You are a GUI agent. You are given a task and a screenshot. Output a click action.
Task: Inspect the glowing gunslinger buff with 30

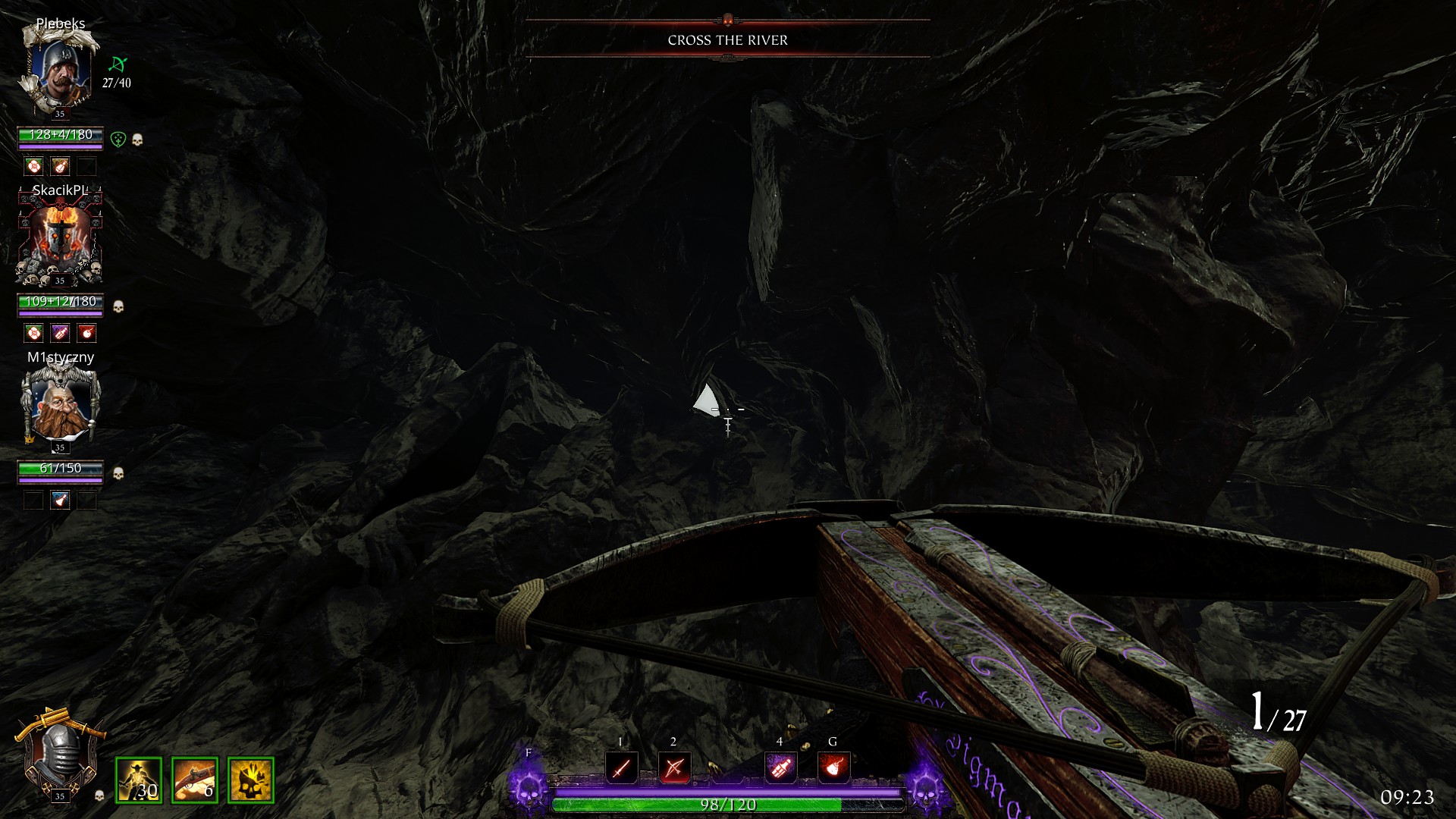coord(139,780)
